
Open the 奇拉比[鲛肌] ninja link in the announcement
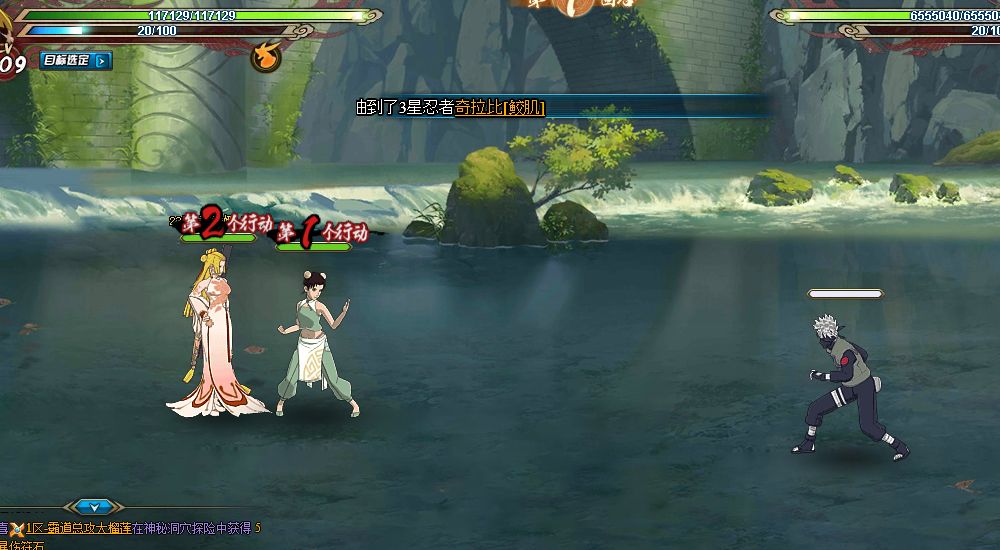click(x=499, y=108)
